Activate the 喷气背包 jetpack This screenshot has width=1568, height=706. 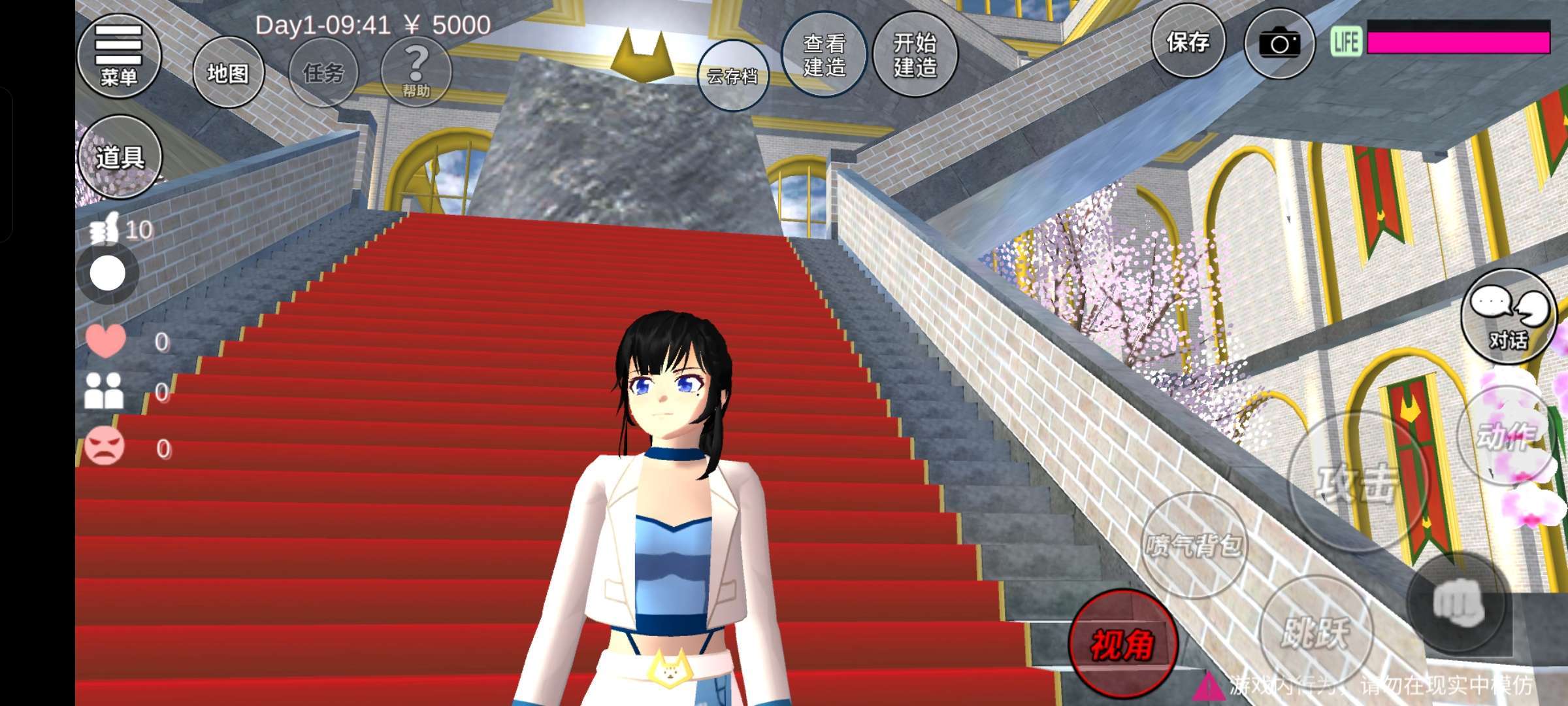click(1194, 545)
